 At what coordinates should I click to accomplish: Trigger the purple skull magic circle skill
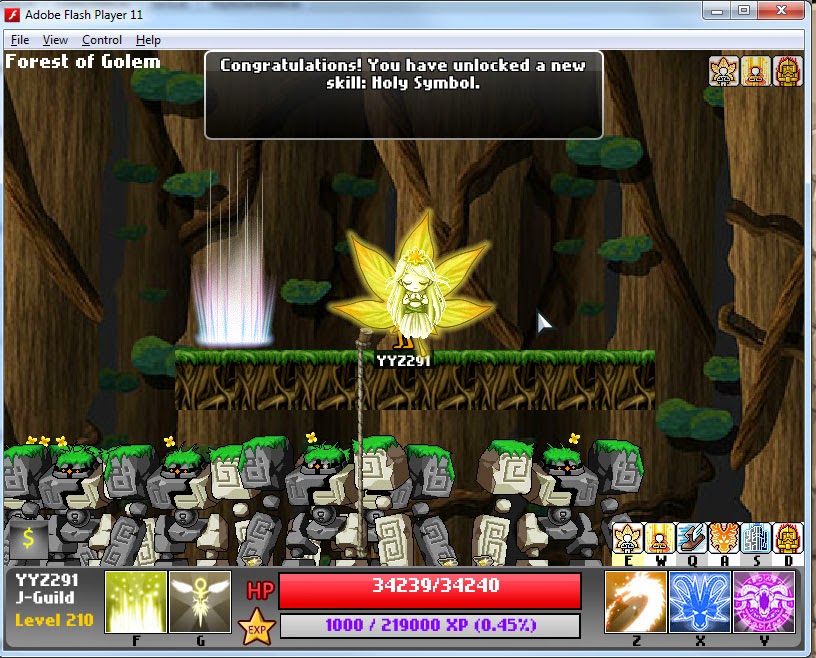tap(764, 602)
